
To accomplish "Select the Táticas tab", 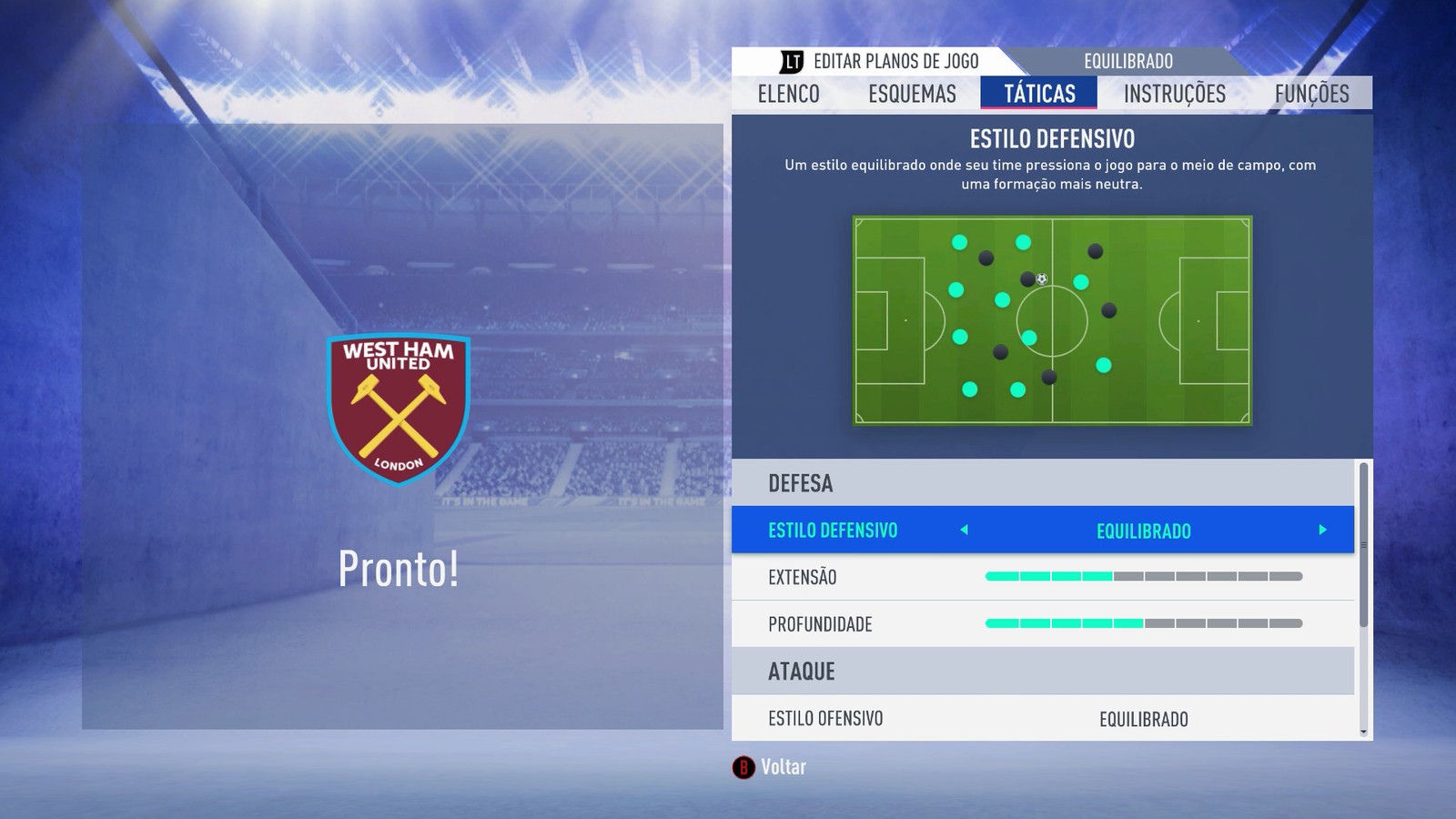I will (x=1039, y=94).
